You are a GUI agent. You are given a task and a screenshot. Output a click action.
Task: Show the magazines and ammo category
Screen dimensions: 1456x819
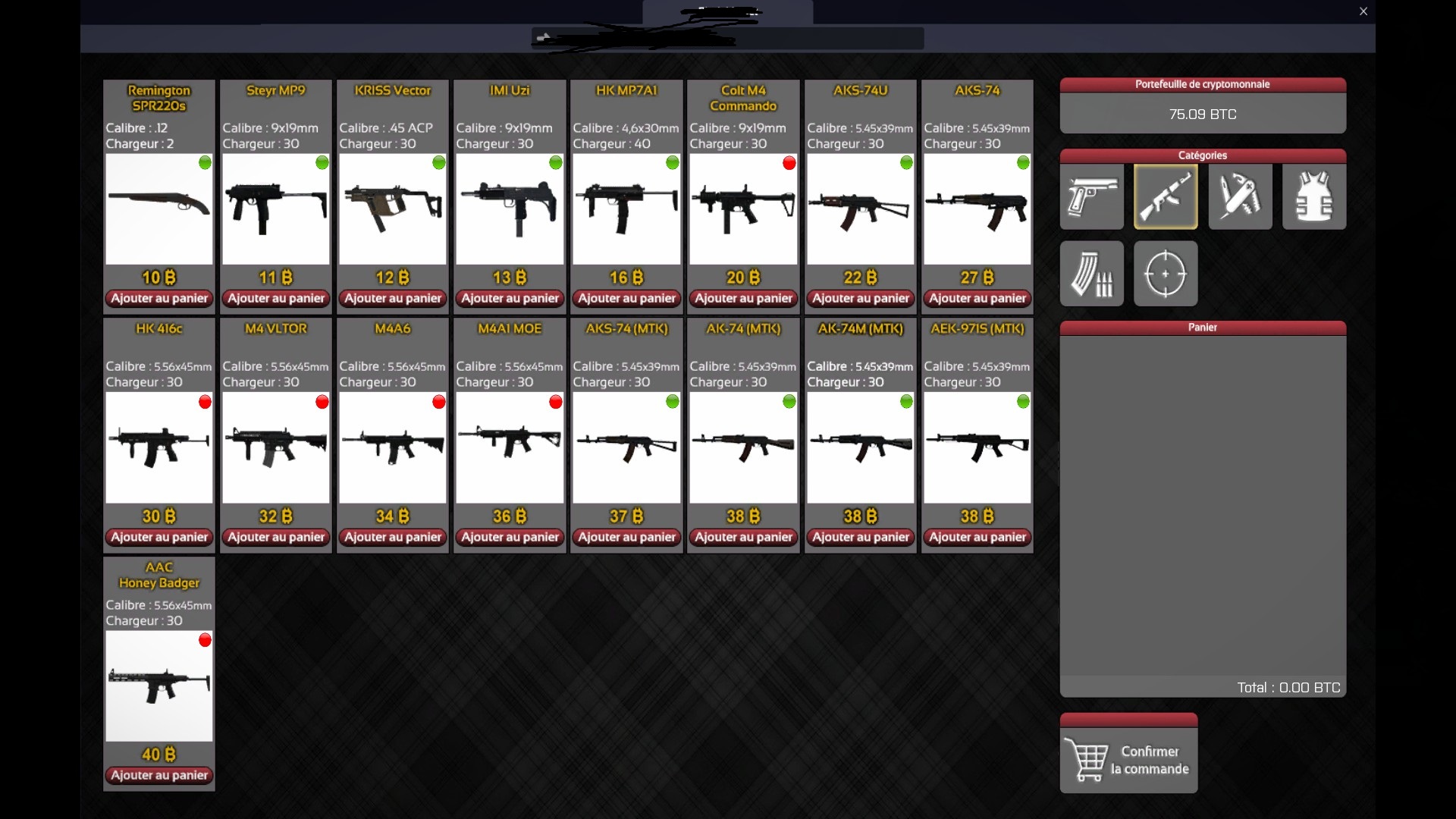(x=1091, y=274)
